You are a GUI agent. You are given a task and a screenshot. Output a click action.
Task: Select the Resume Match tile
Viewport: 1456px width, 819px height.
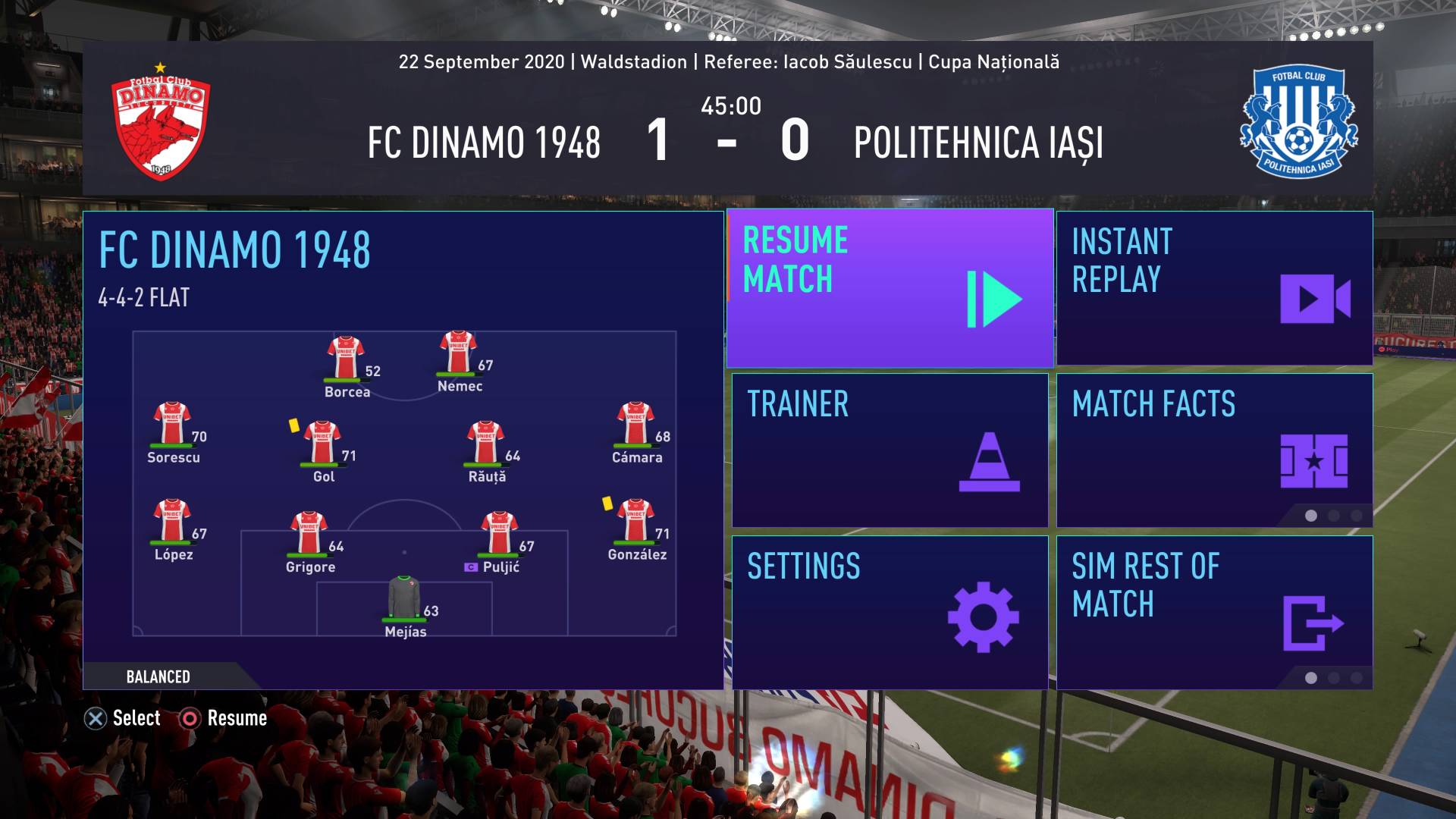click(890, 288)
